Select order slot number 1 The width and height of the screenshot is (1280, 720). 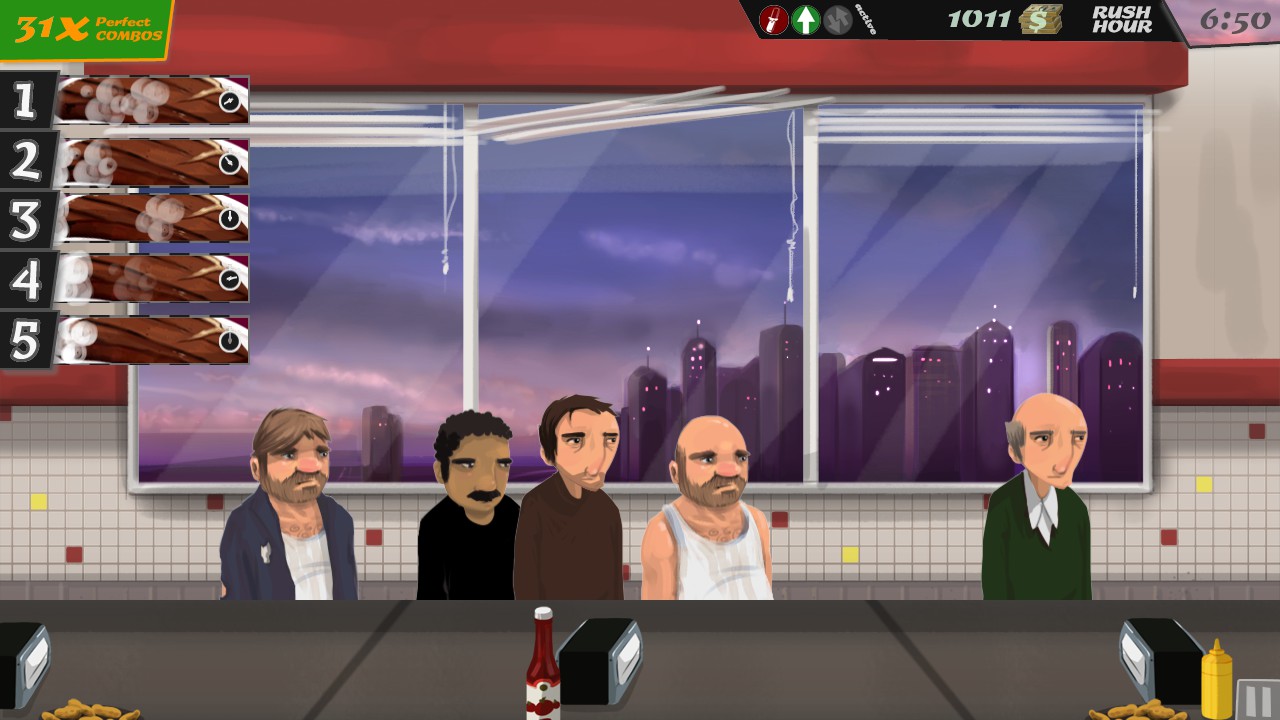click(150, 100)
